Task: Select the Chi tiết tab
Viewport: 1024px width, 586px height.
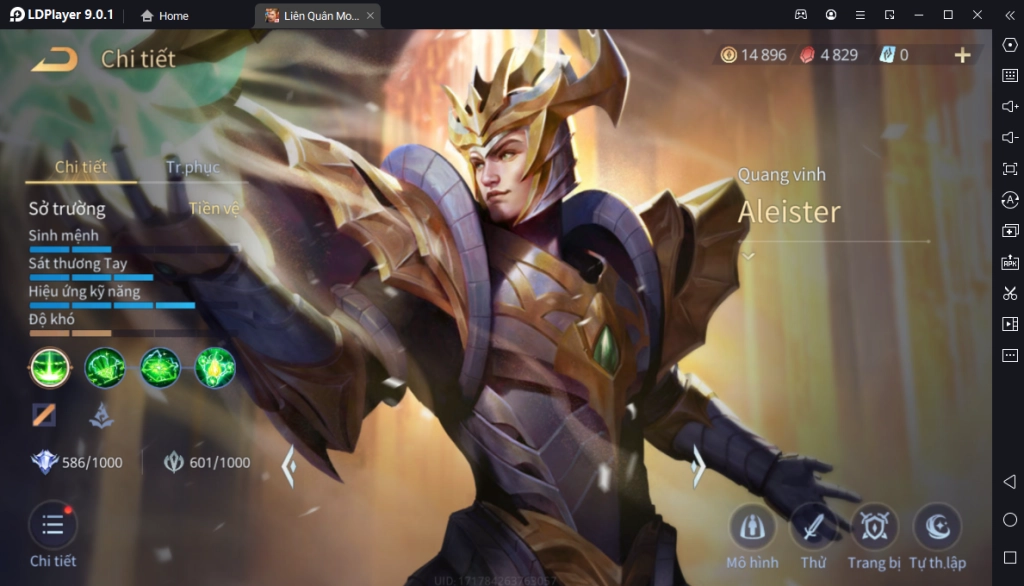Action: coord(80,167)
